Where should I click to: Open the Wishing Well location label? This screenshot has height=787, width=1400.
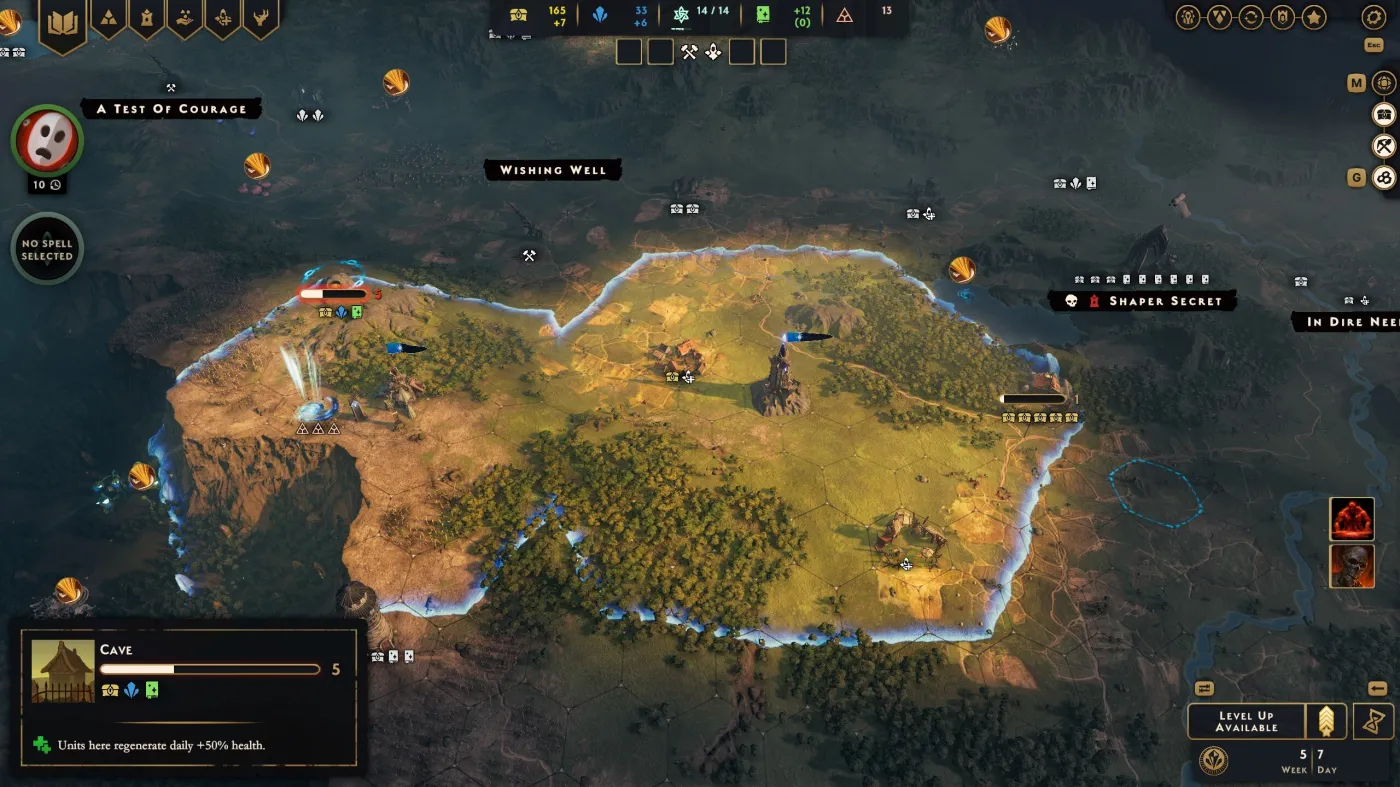pos(554,169)
